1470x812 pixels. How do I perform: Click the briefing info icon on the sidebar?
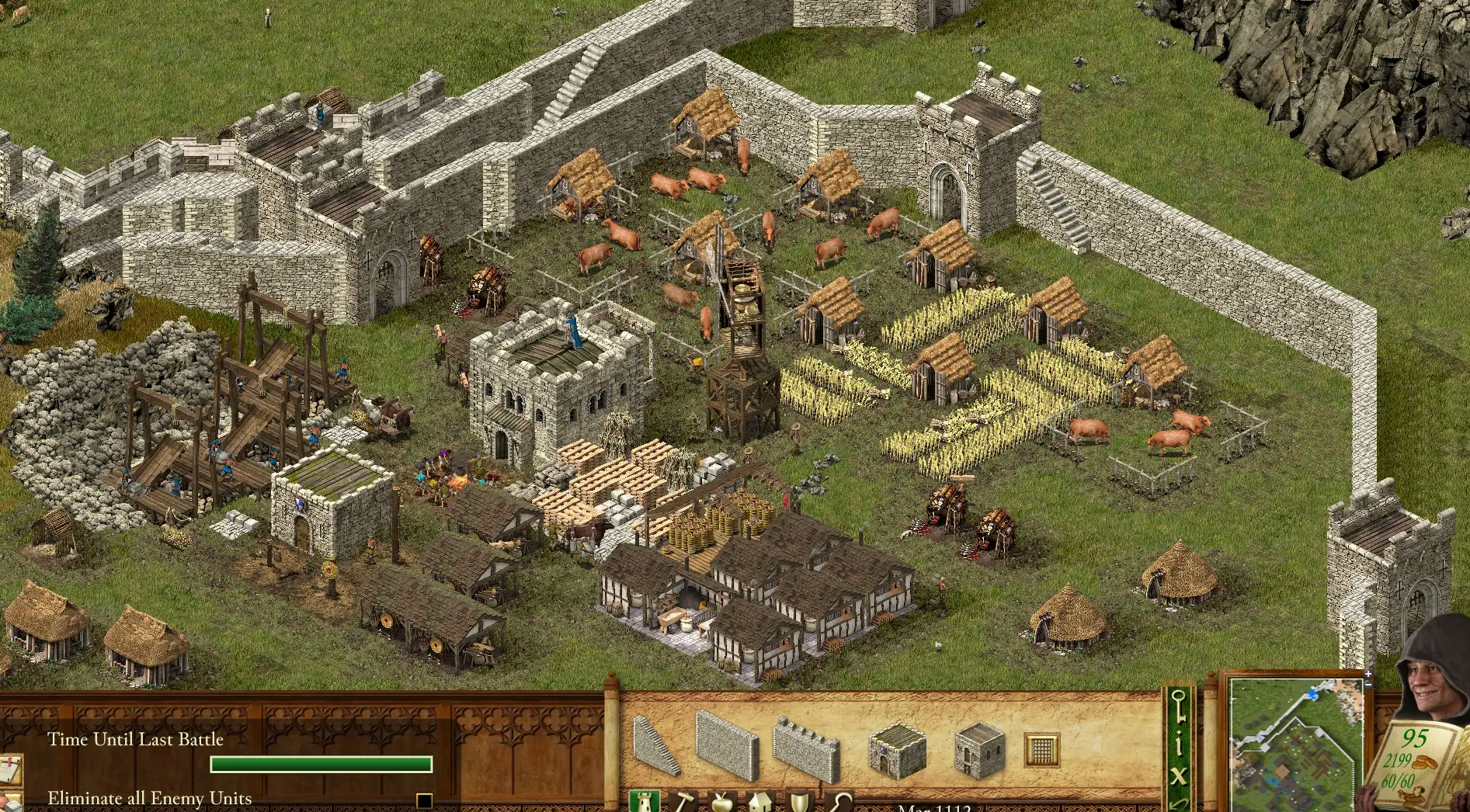click(1178, 743)
